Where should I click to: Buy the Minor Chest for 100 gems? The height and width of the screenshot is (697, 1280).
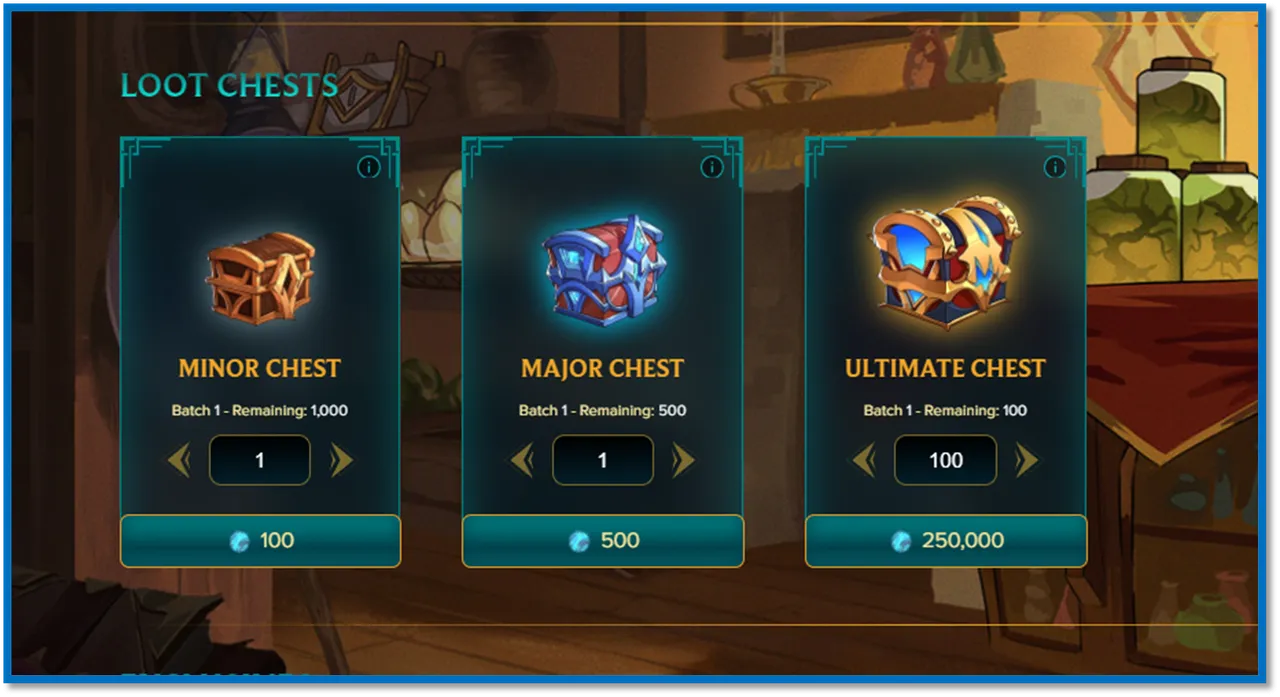point(260,541)
